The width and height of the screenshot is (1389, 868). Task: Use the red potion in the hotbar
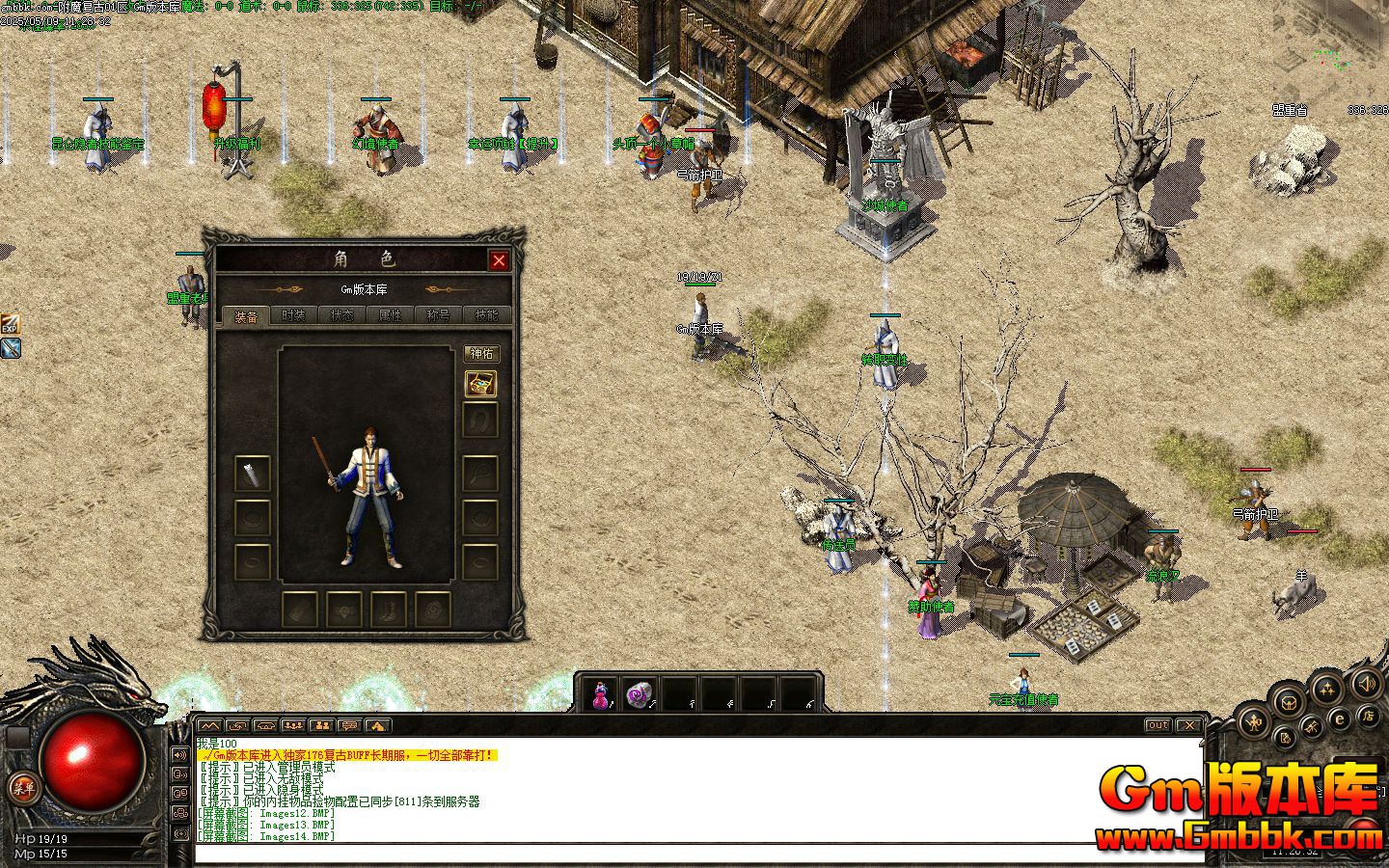pos(601,693)
